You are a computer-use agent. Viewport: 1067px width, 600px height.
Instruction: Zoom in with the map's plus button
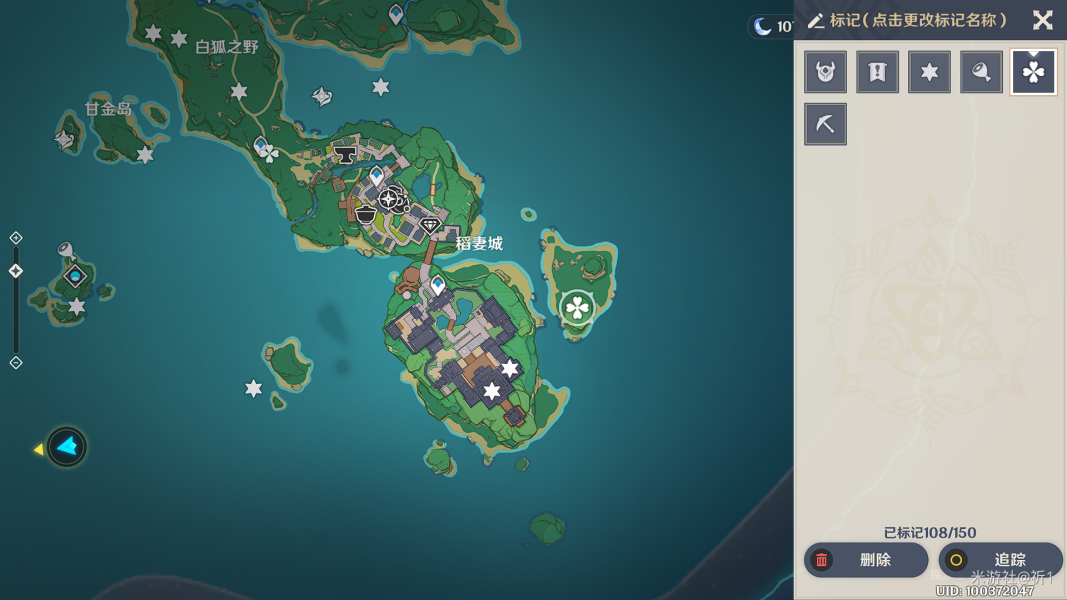(x=16, y=238)
